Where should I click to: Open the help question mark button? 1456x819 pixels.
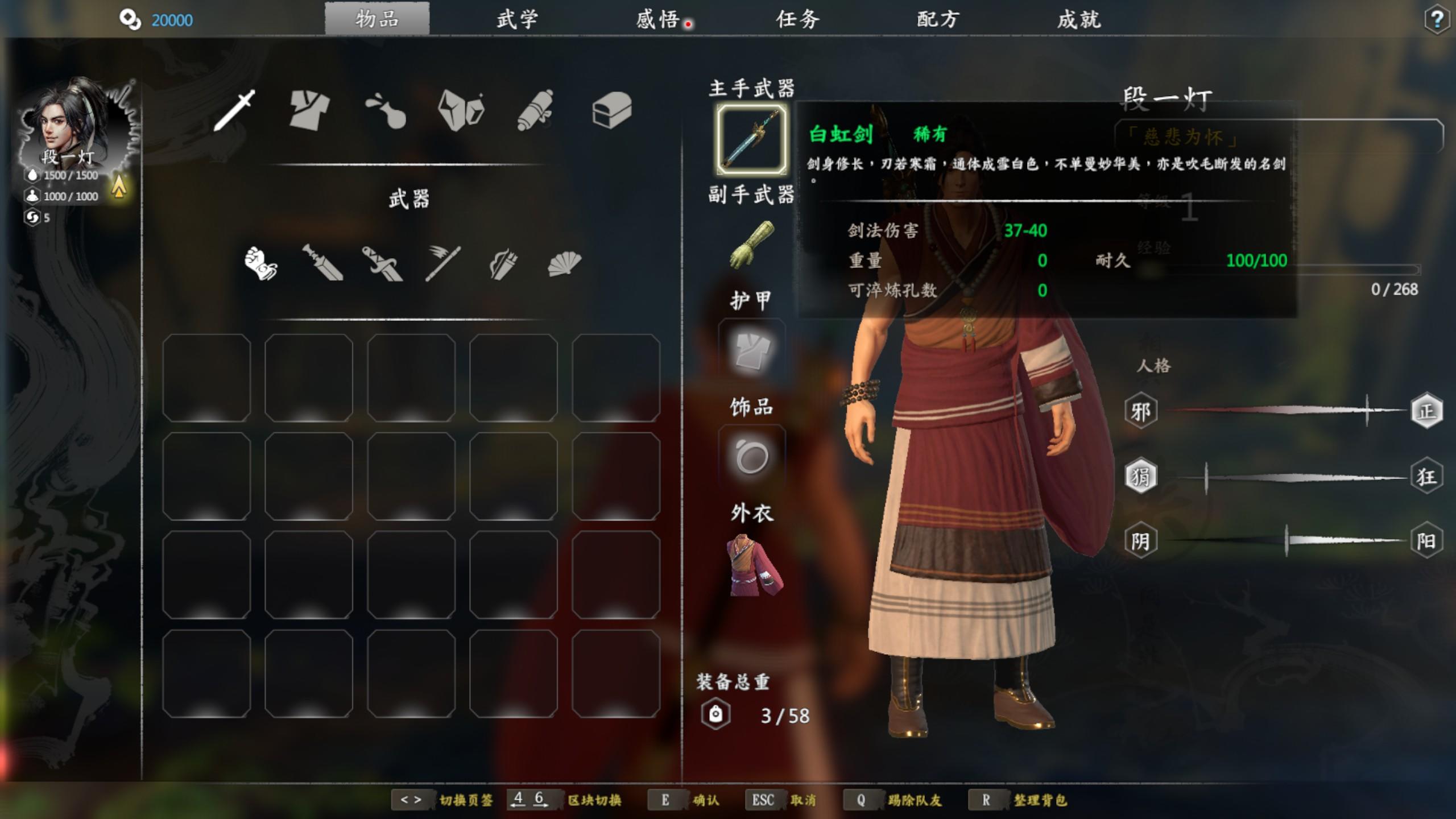(x=1437, y=20)
